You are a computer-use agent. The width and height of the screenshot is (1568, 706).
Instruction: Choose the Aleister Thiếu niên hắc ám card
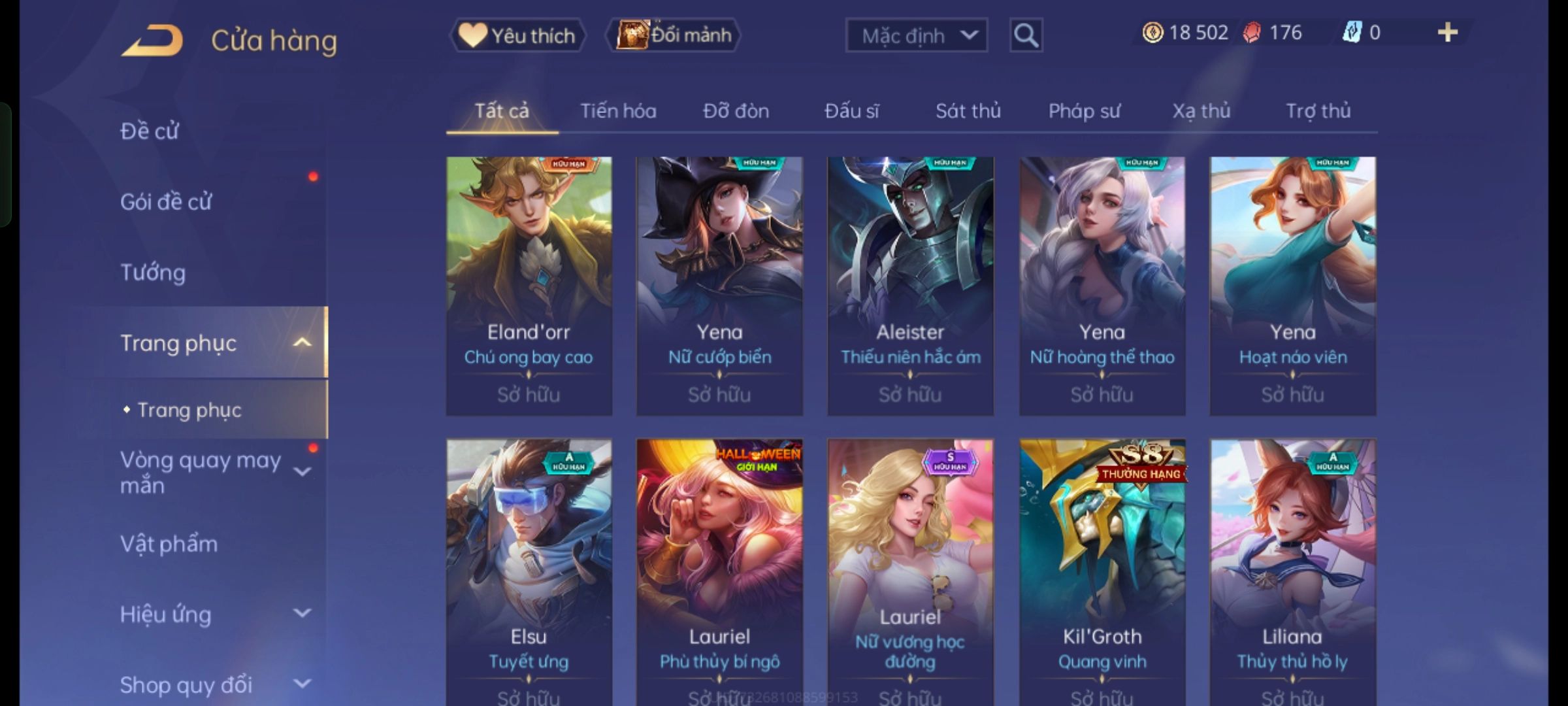pos(910,286)
